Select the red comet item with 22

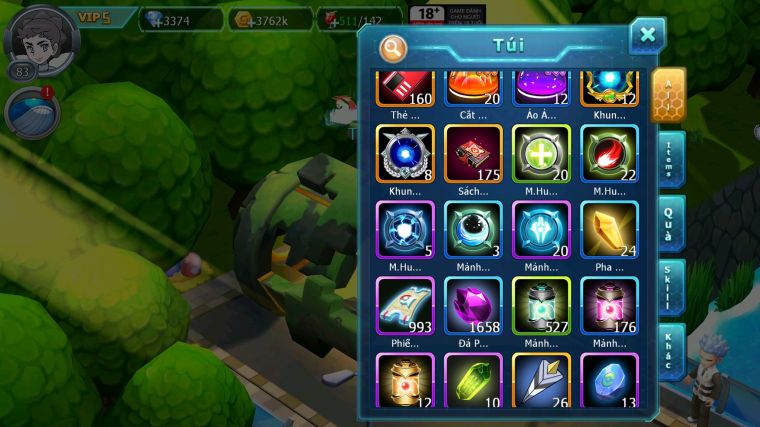609,153
